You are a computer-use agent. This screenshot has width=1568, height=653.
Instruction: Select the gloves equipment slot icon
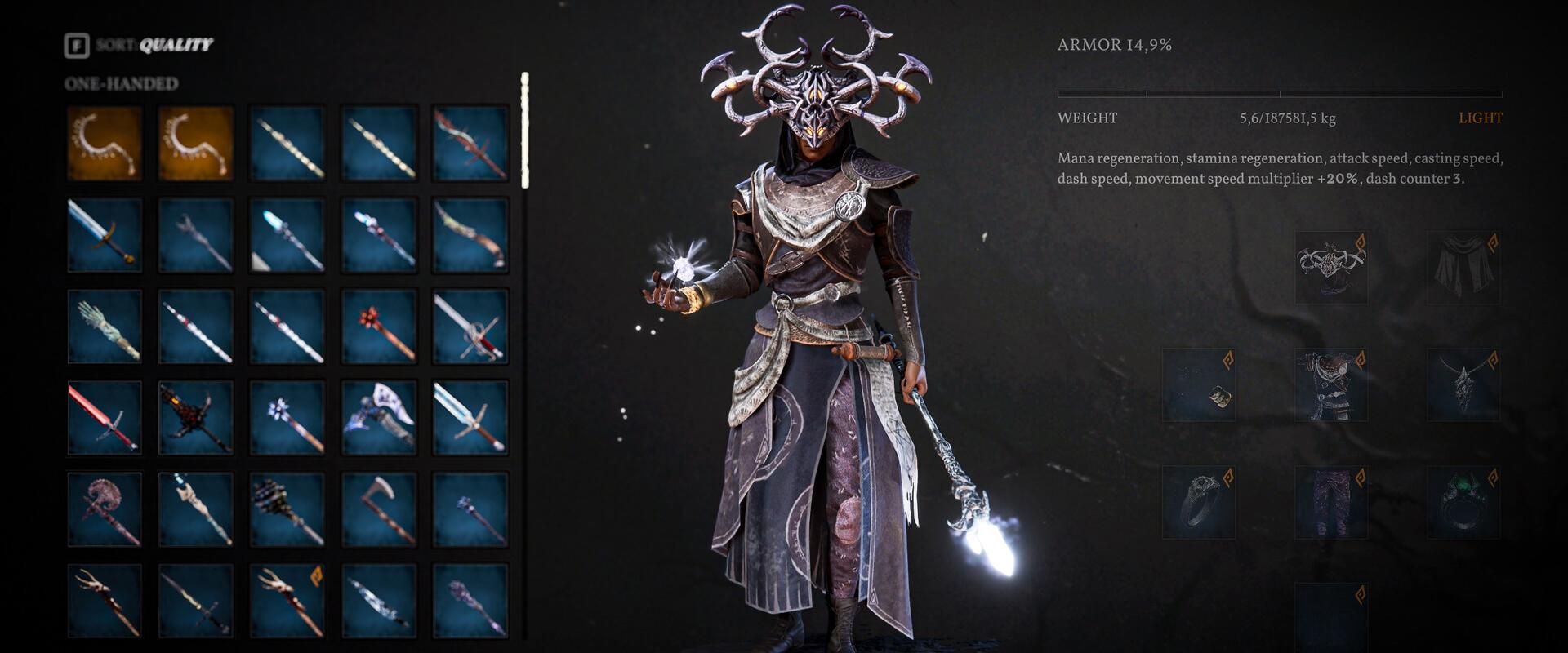pos(1200,383)
